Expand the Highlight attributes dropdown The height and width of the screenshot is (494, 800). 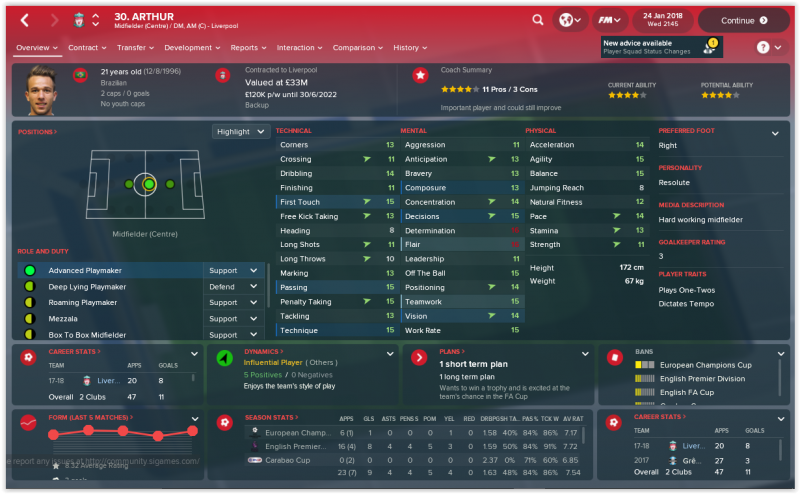point(241,131)
